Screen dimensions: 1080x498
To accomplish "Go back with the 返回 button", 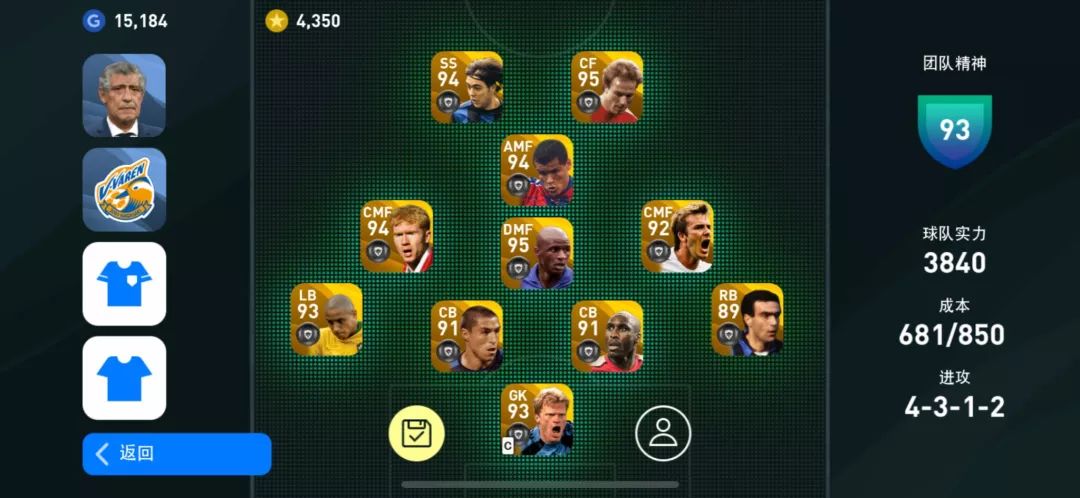I will [176, 454].
